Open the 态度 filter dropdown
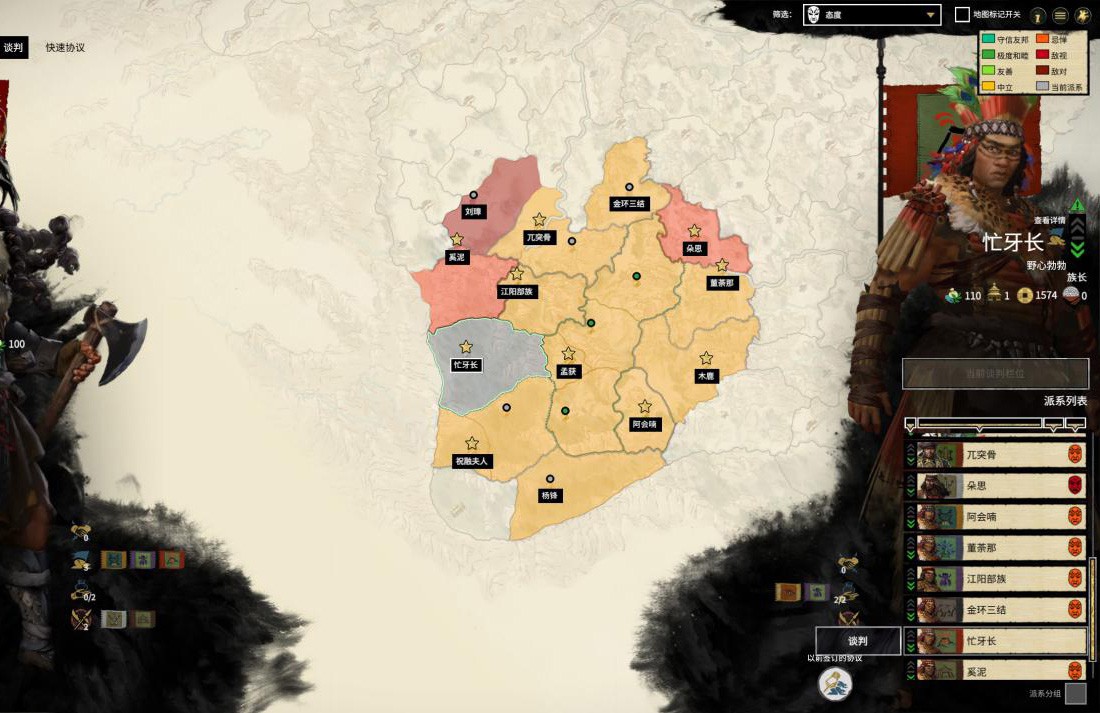Screen dimensions: 1100x713 coord(872,15)
